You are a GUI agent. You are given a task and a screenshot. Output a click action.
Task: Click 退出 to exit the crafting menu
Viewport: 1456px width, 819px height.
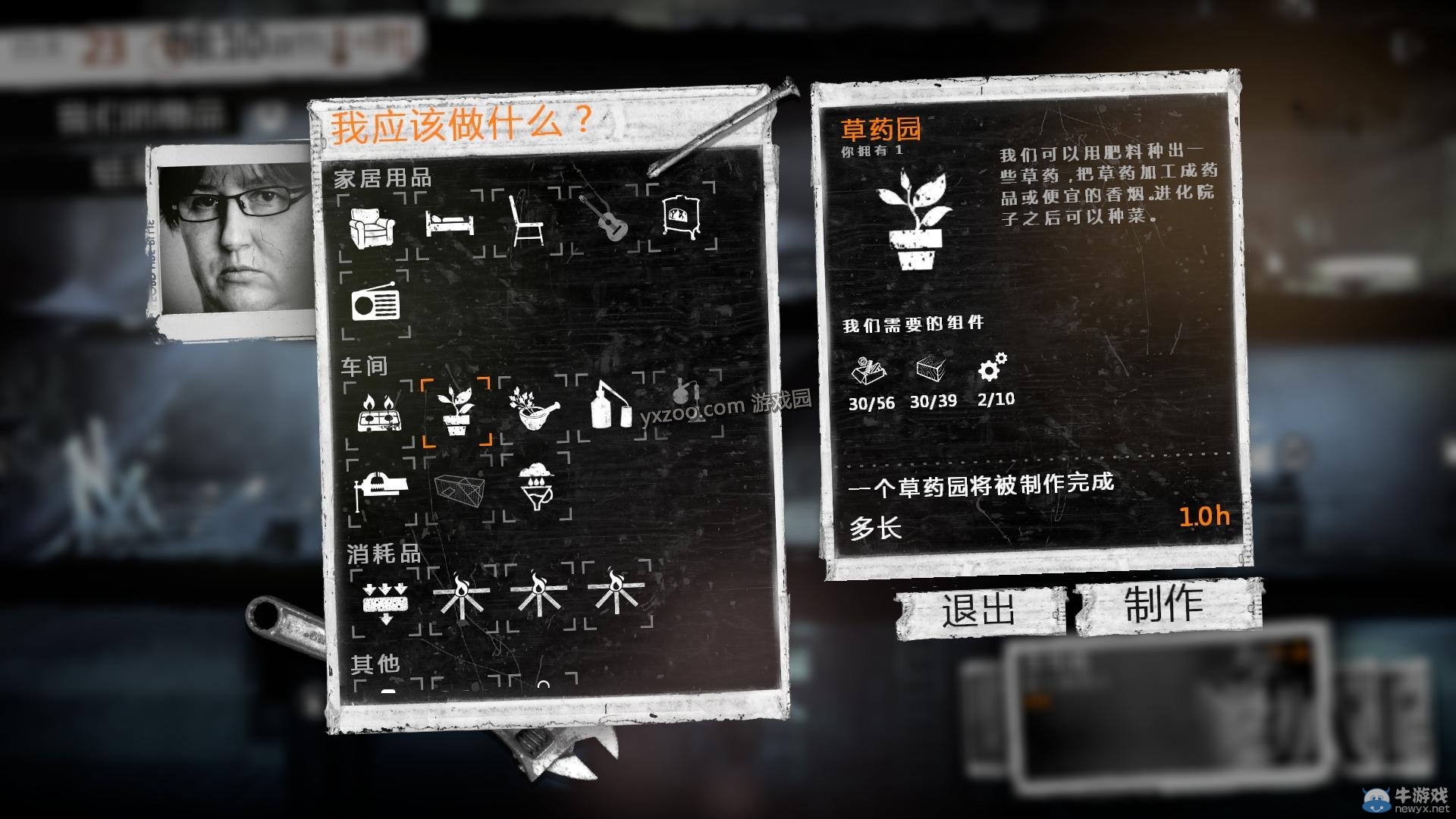click(x=977, y=609)
